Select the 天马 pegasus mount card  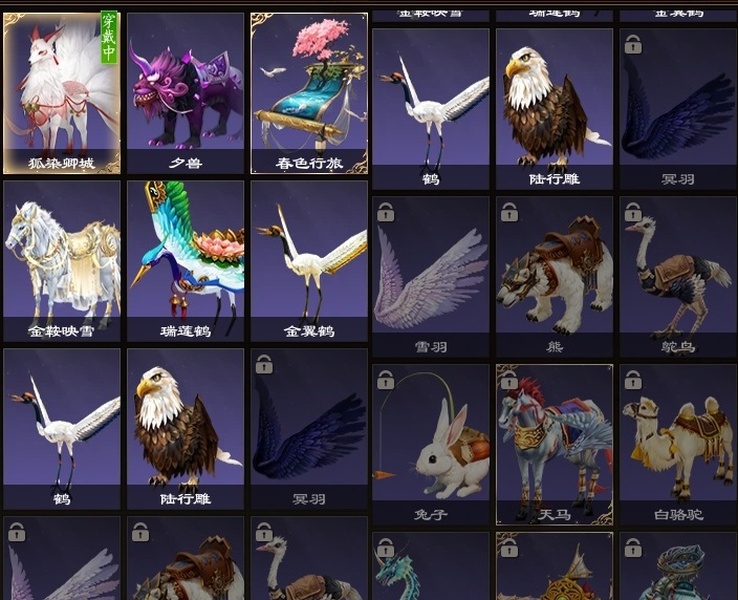[555, 443]
